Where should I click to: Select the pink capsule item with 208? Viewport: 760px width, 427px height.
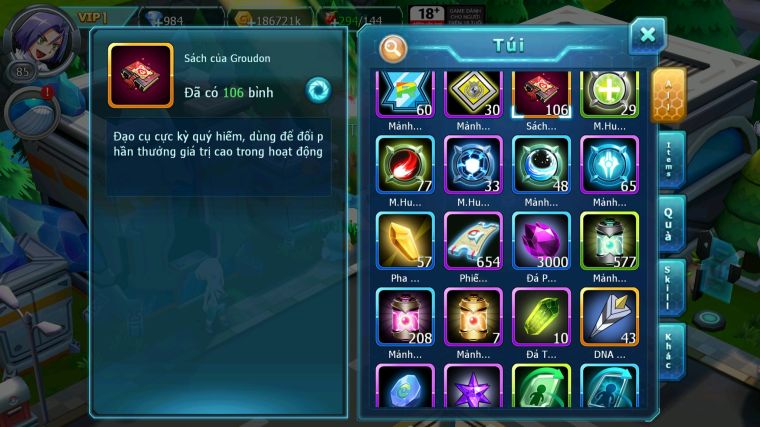pos(404,316)
